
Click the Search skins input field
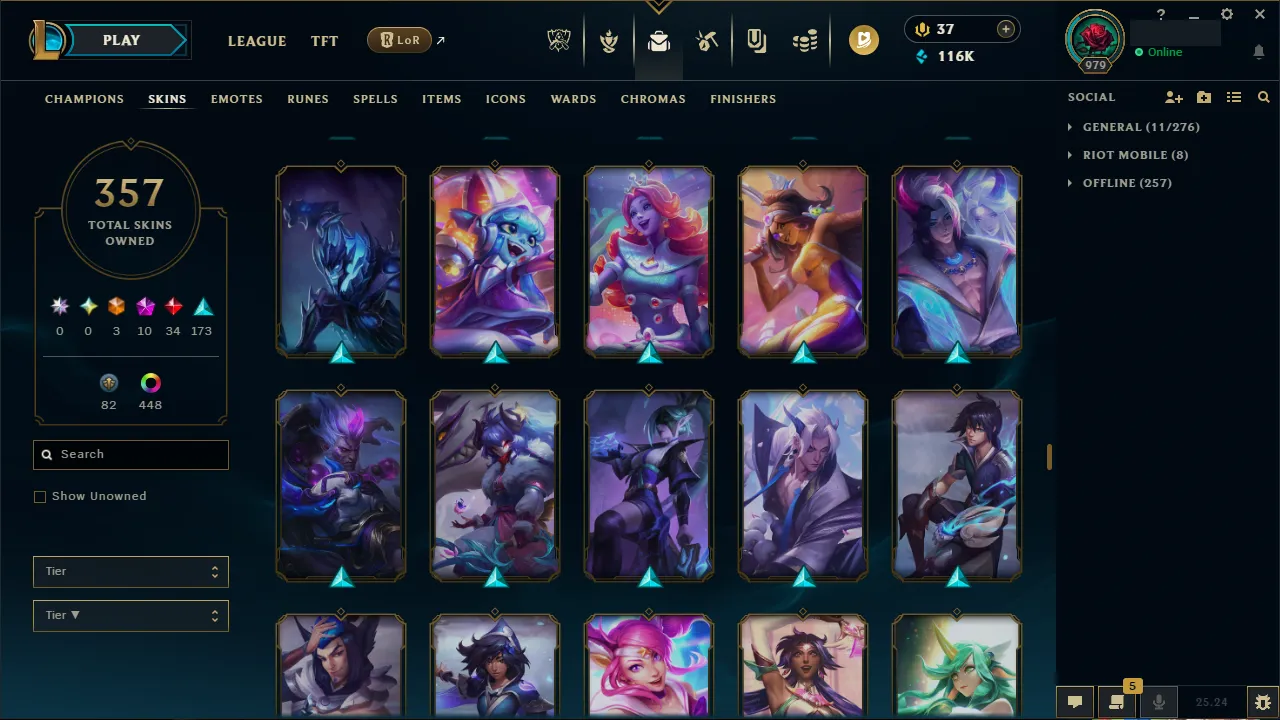click(130, 454)
